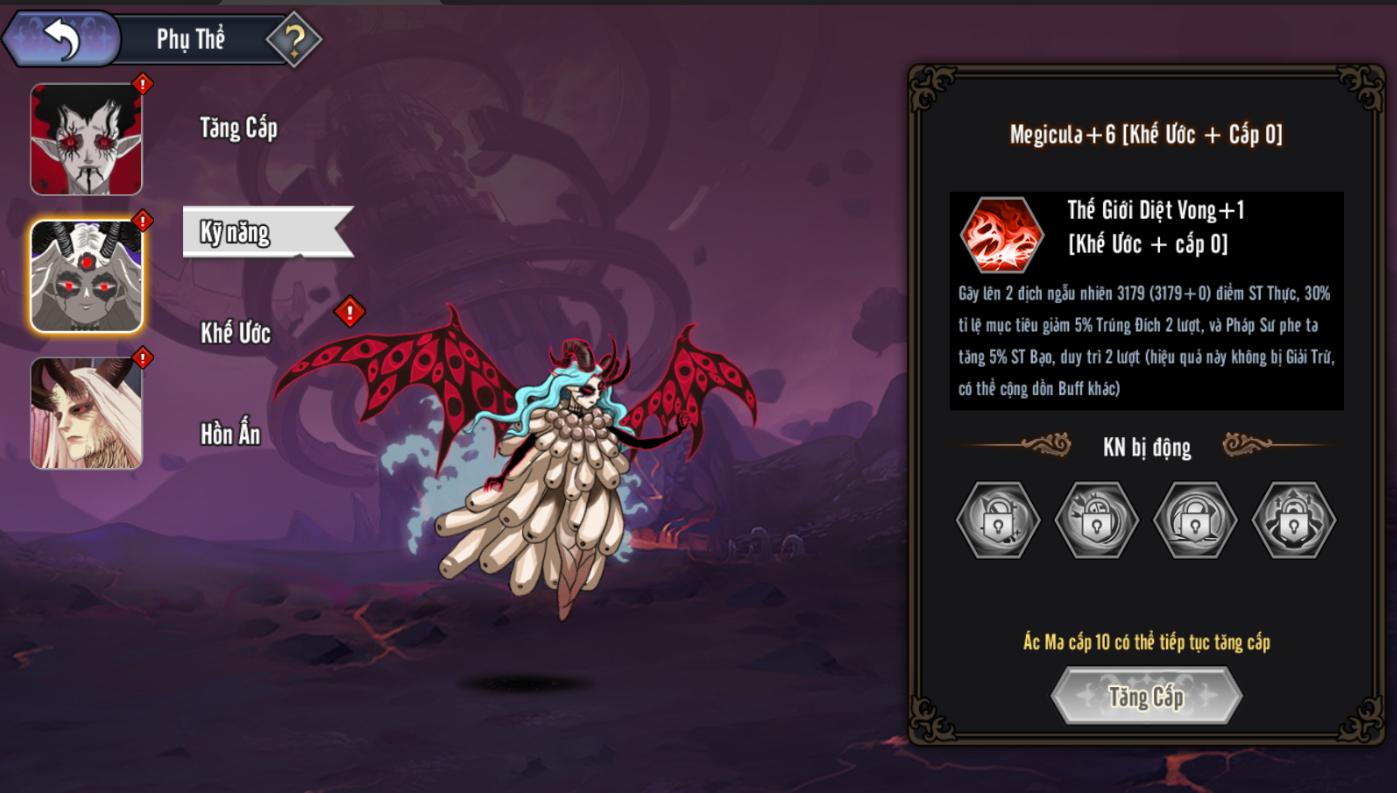The width and height of the screenshot is (1397, 793).
Task: Click the Tăng Cấp upgrade button
Action: click(1146, 696)
